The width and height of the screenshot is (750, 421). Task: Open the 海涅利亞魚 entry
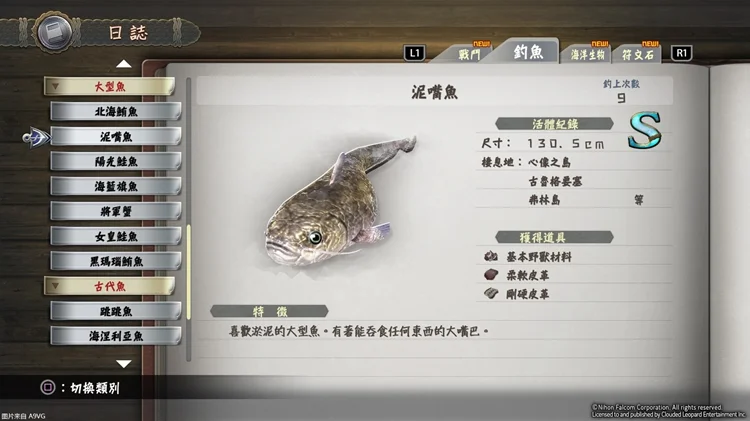(116, 336)
